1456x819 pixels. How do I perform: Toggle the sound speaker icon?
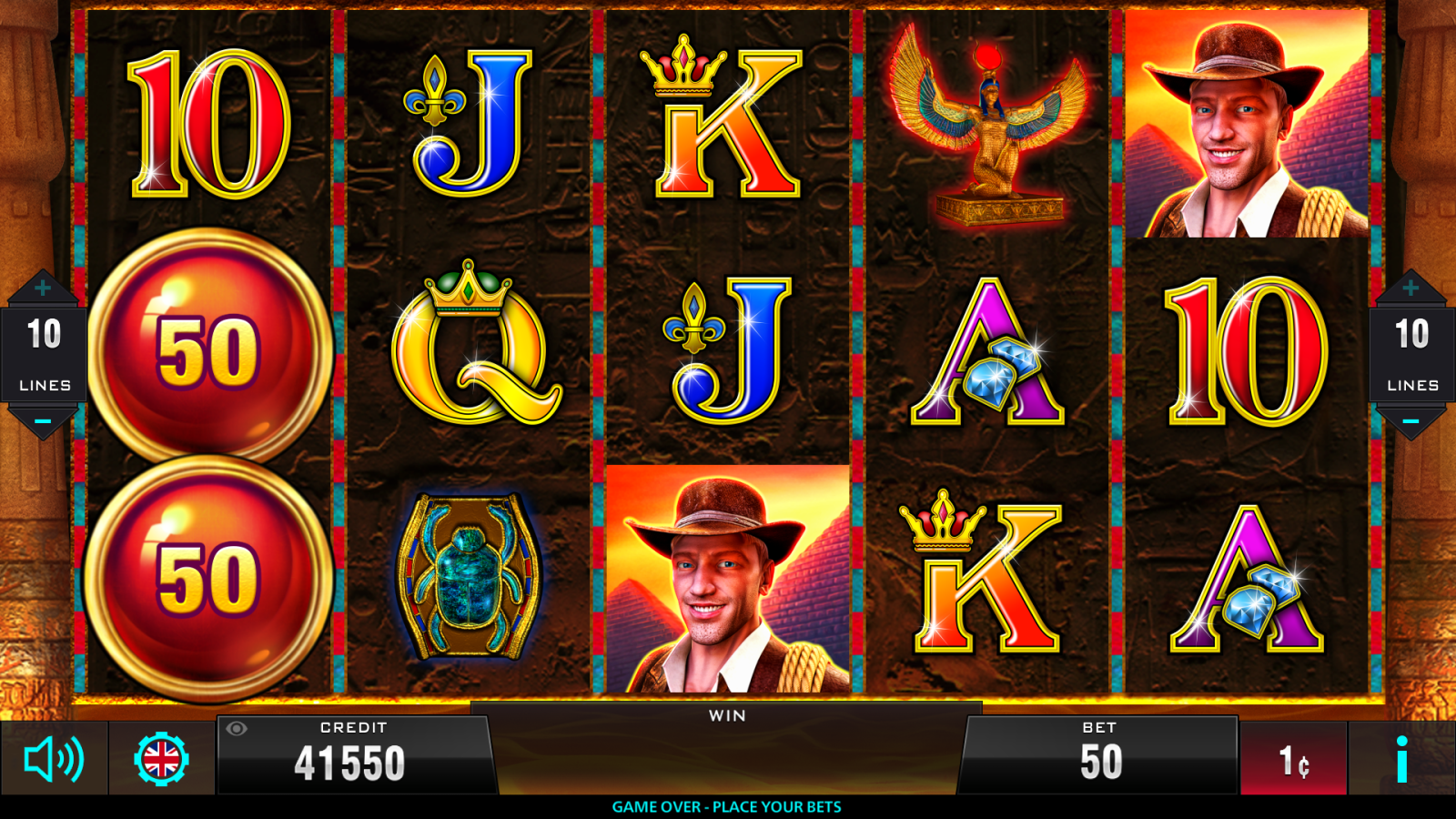pyautogui.click(x=54, y=759)
